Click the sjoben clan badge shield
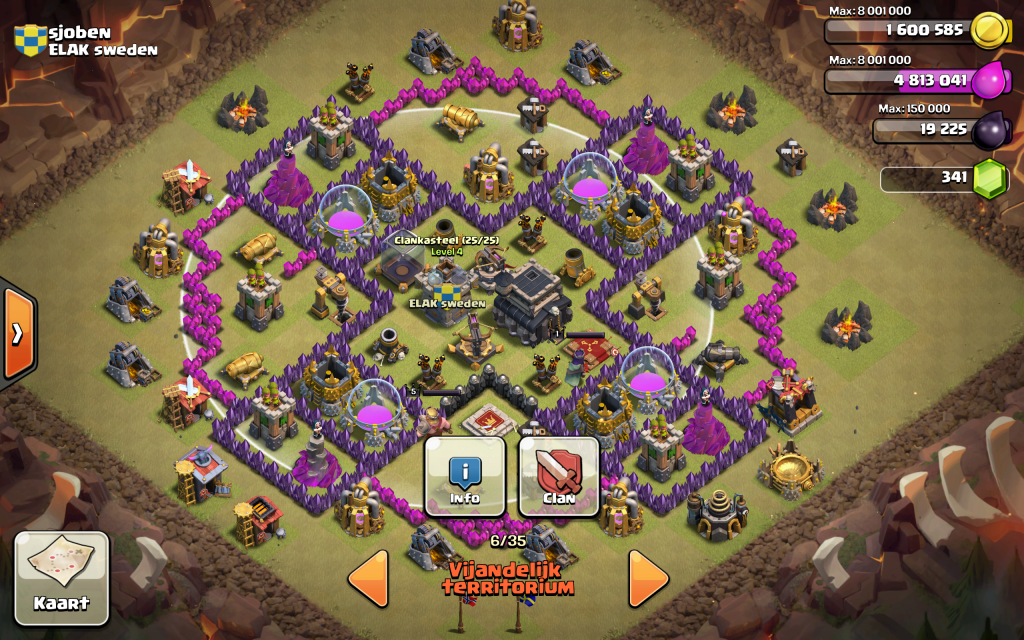The width and height of the screenshot is (1024, 640). (30, 39)
